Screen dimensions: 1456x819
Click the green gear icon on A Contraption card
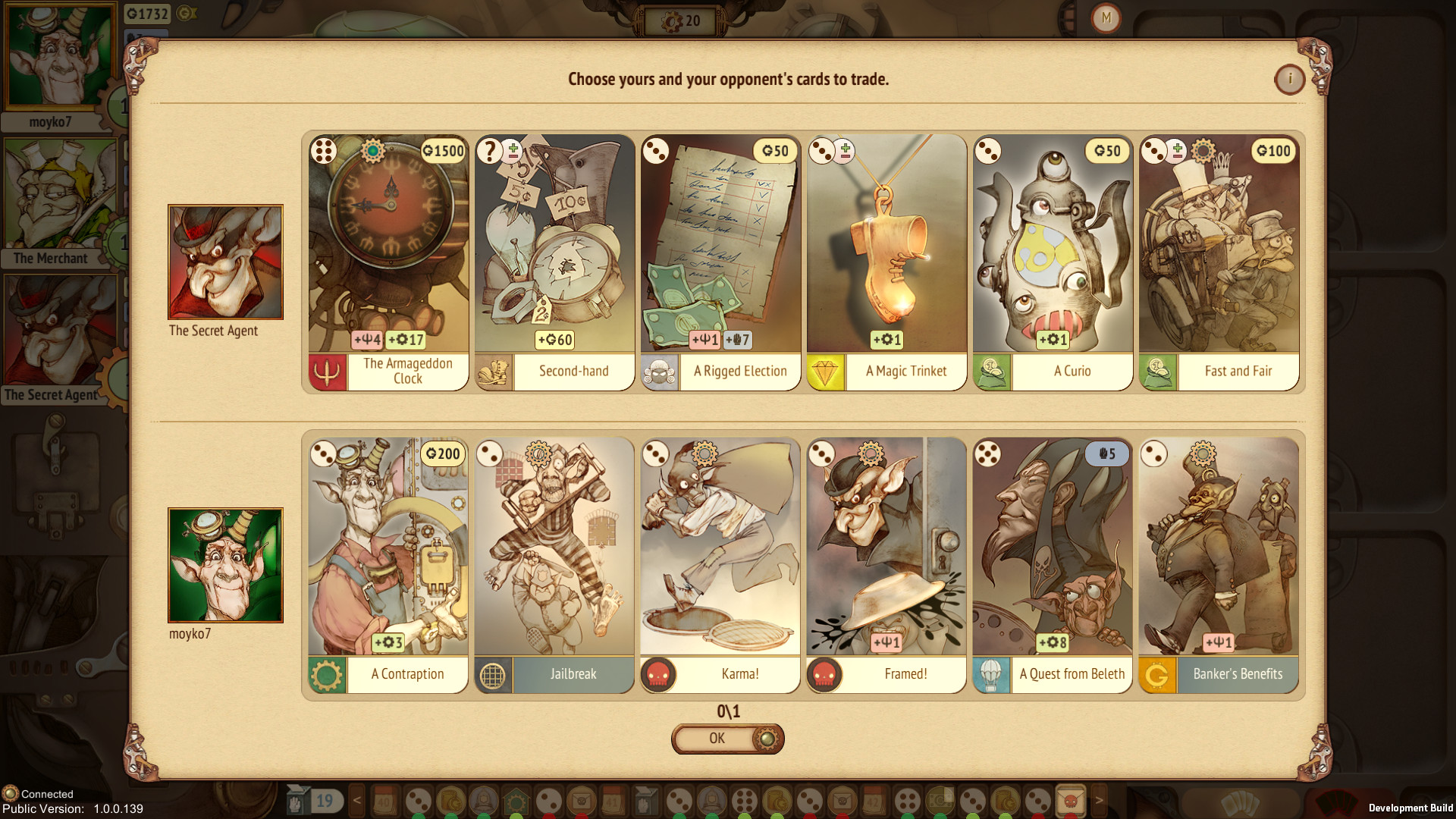[328, 673]
